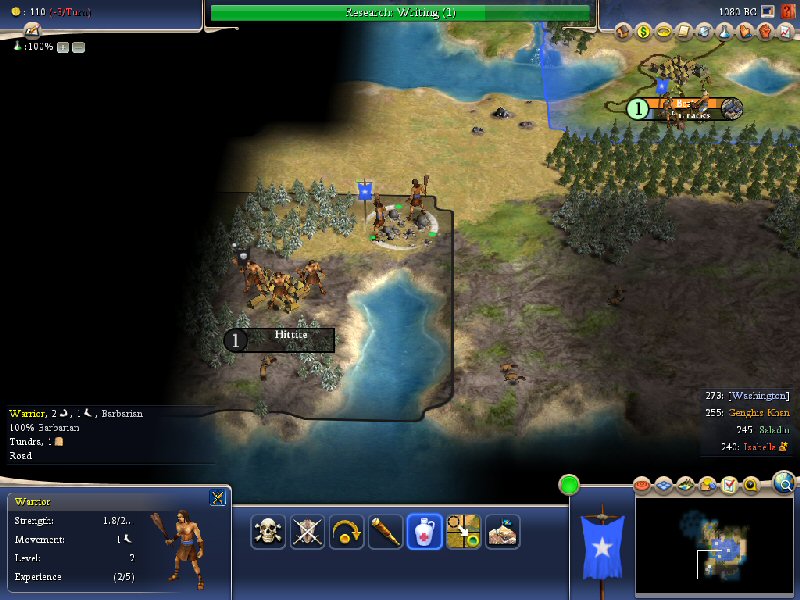Click the green end-turn orb
The height and width of the screenshot is (600, 800).
569,486
